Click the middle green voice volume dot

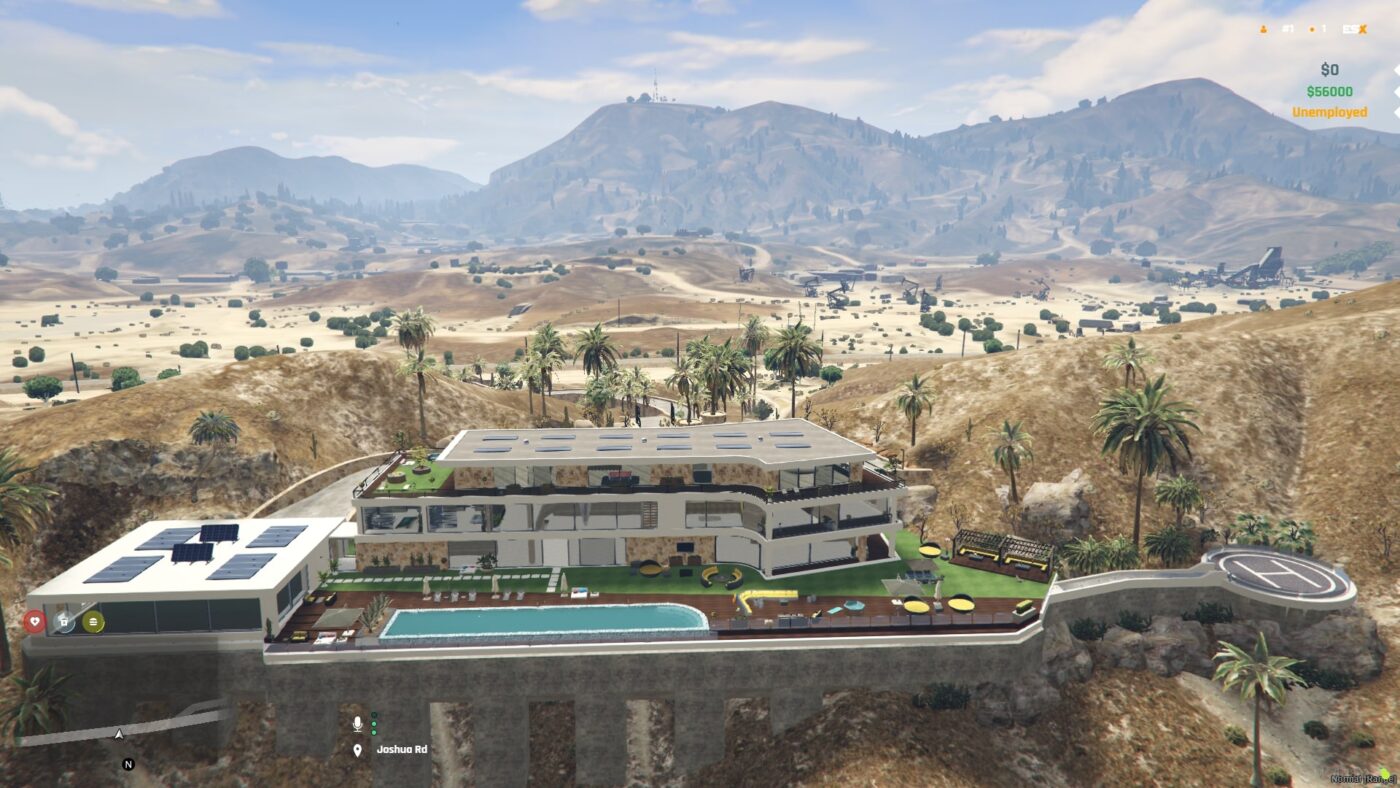click(x=373, y=724)
